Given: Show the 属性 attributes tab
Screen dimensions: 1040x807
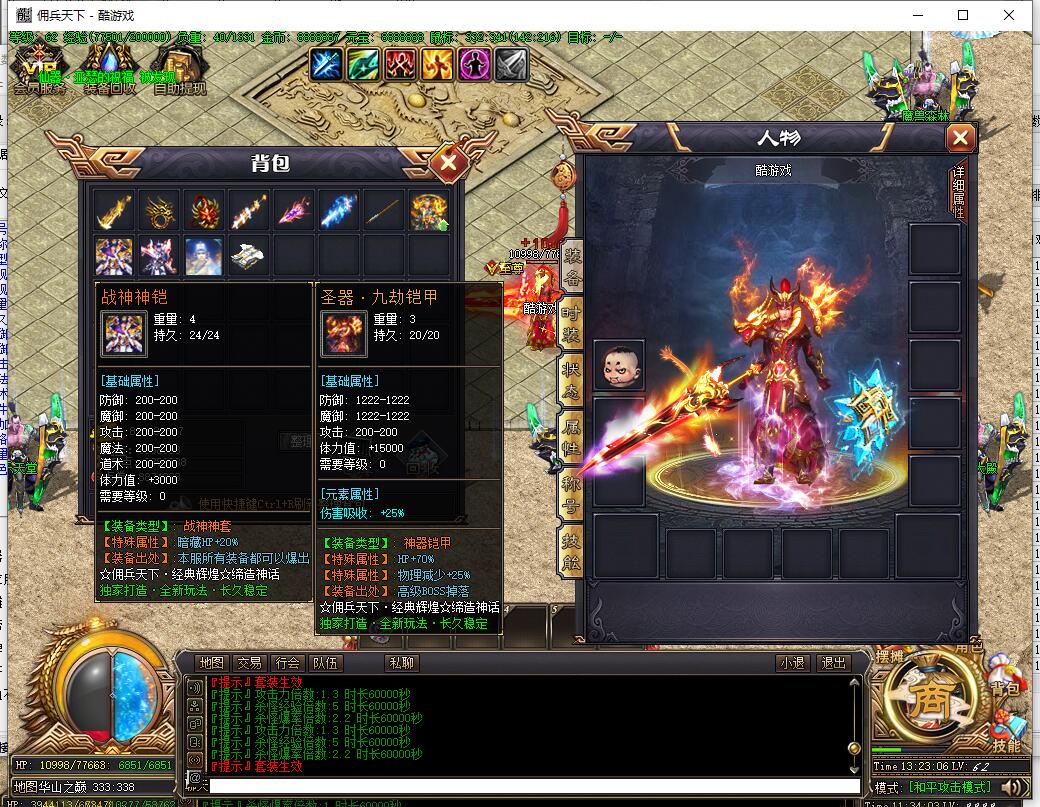Looking at the screenshot, I should (572, 437).
